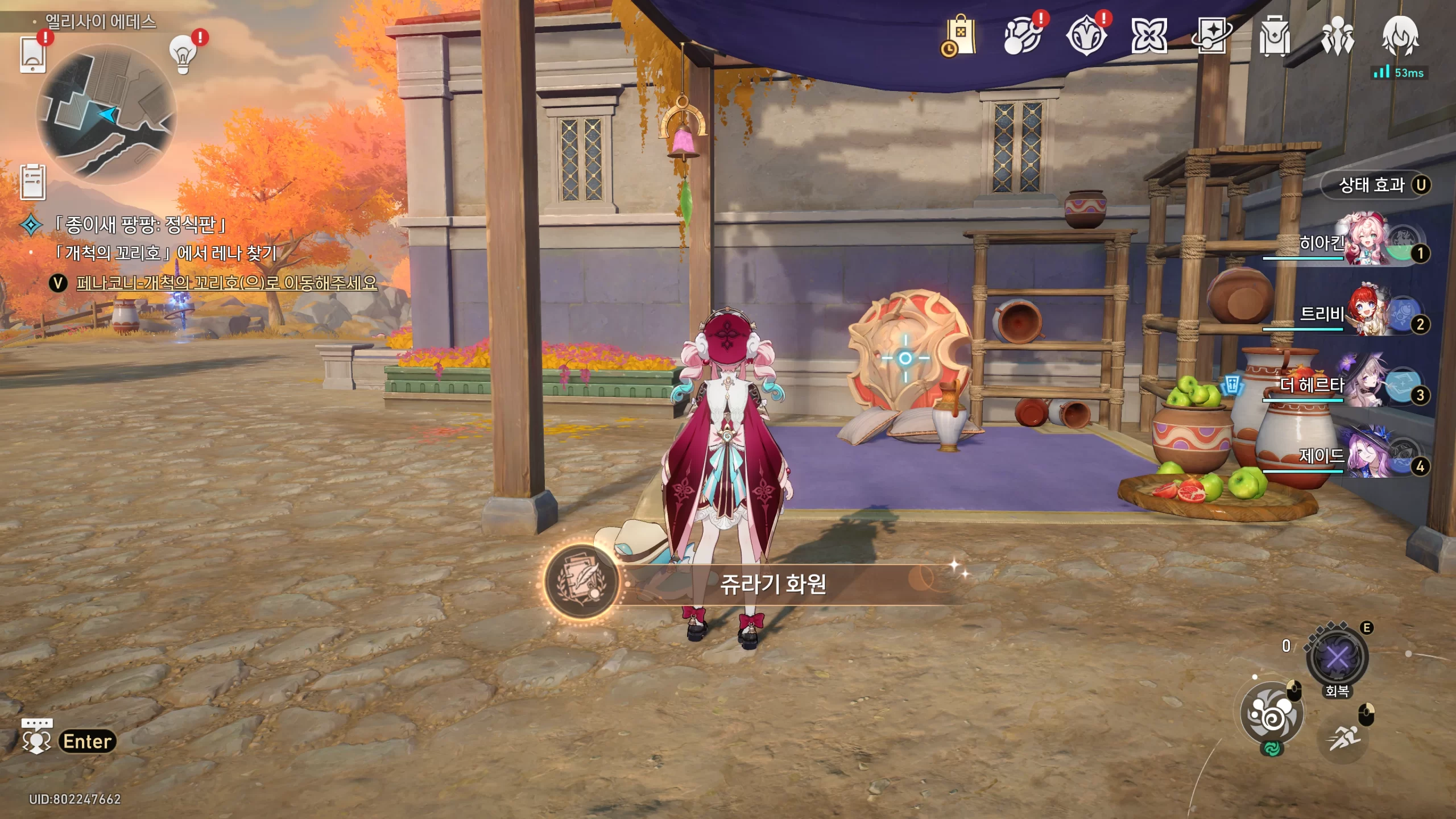The image size is (1456, 819).
Task: Toggle the sprint running icon
Action: point(1343,738)
